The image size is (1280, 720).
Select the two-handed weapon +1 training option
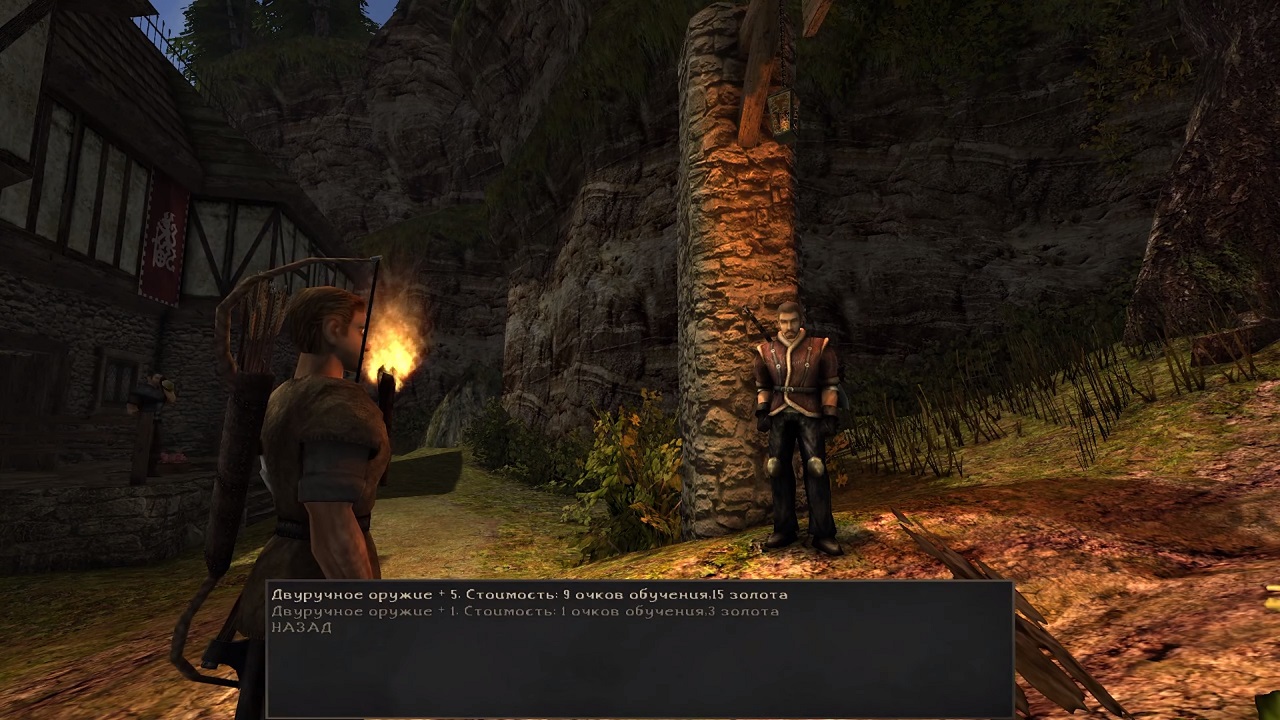tap(524, 611)
